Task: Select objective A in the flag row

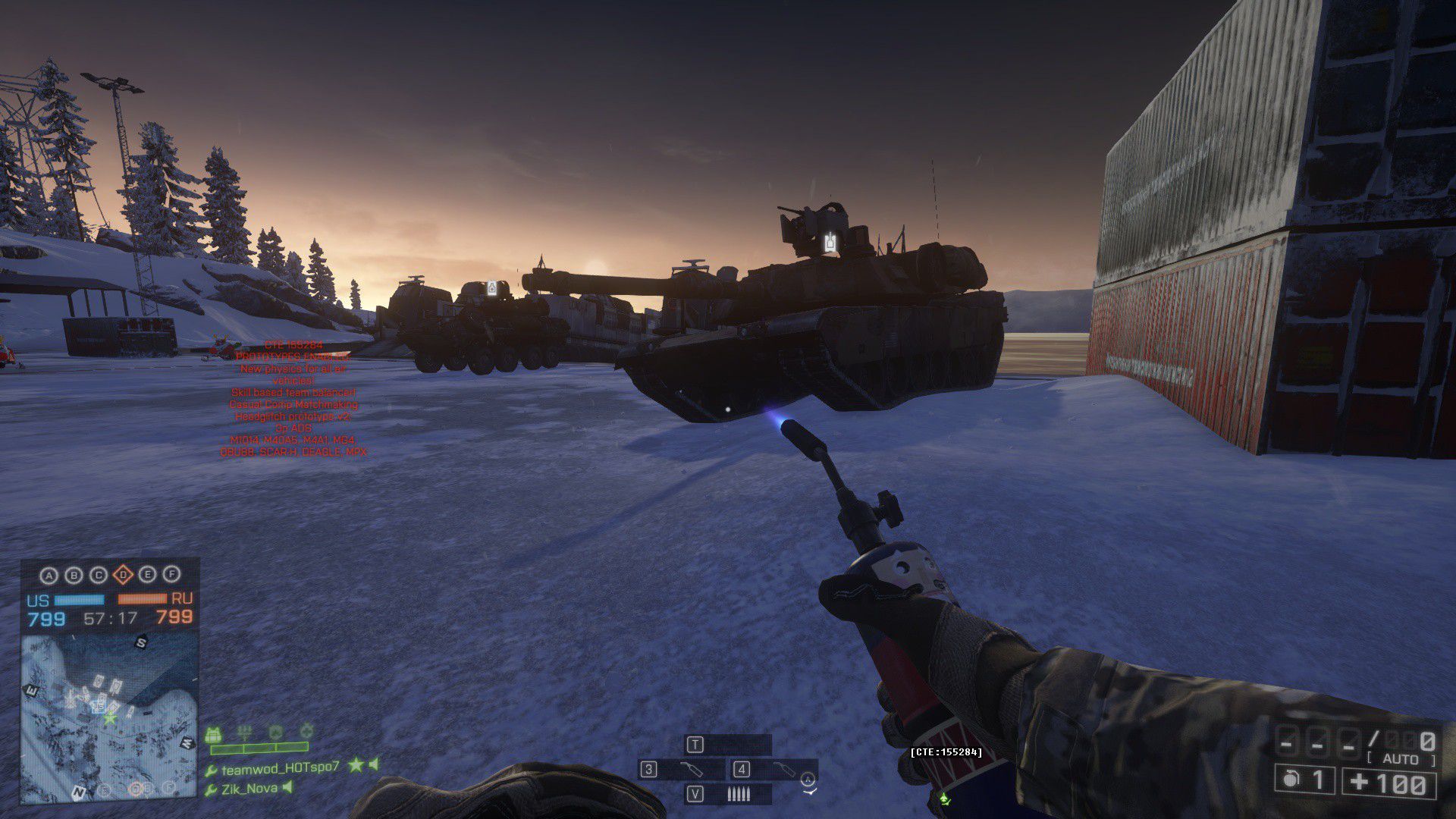Action: (x=49, y=576)
